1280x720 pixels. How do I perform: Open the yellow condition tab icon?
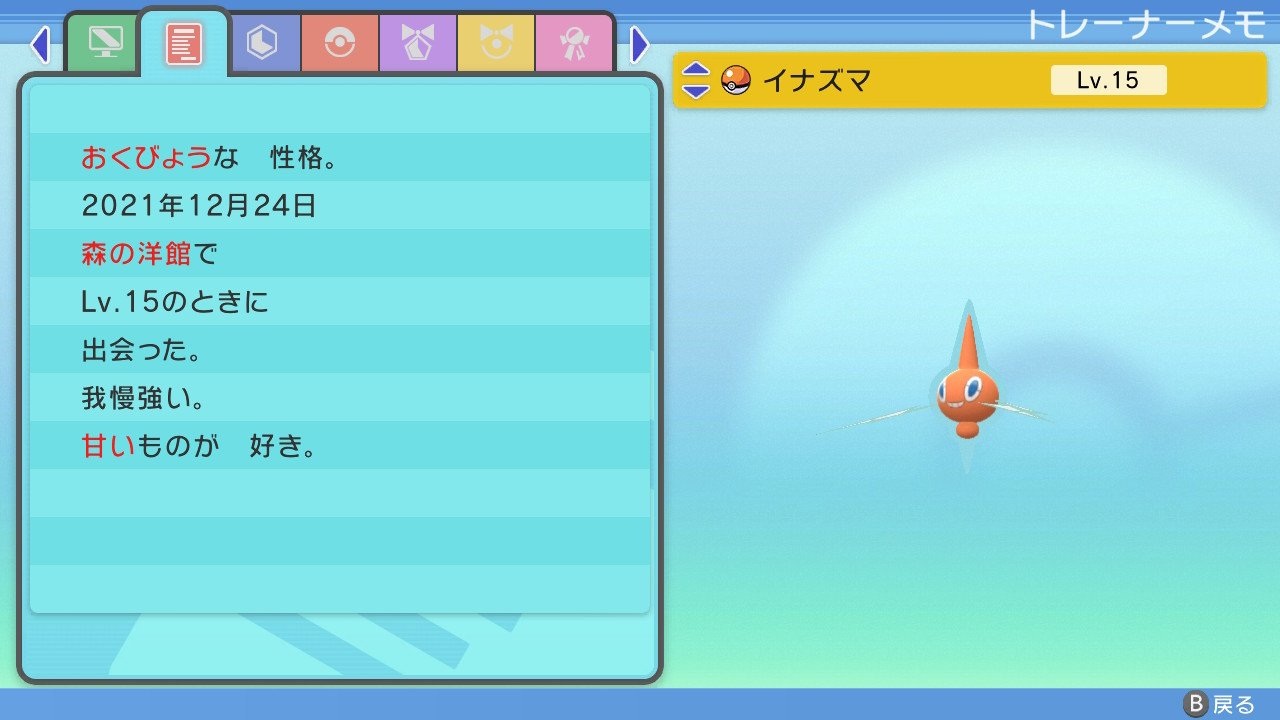coord(495,43)
